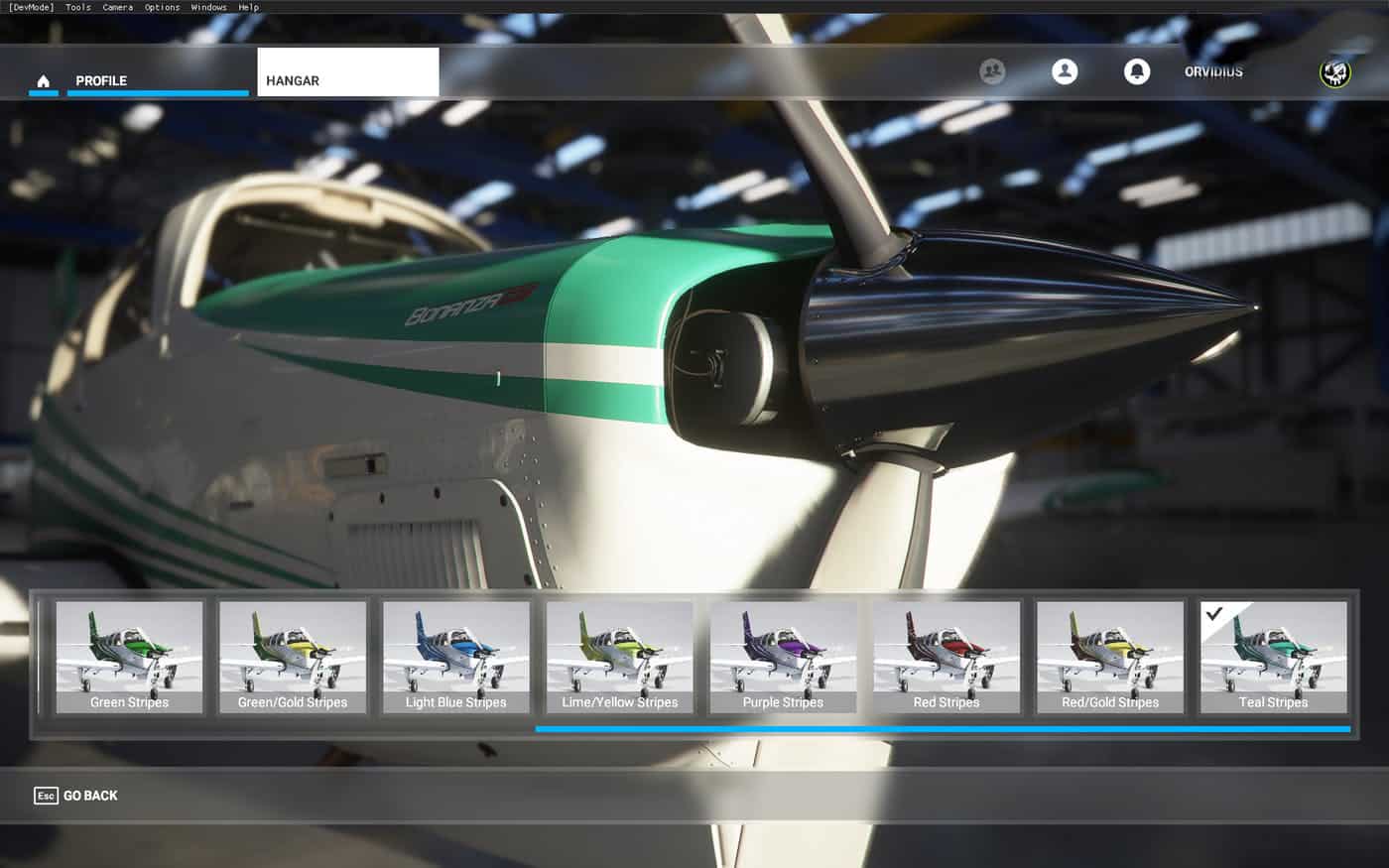Pick the Light Blue Stripes livery
1389x868 pixels.
[x=456, y=657]
